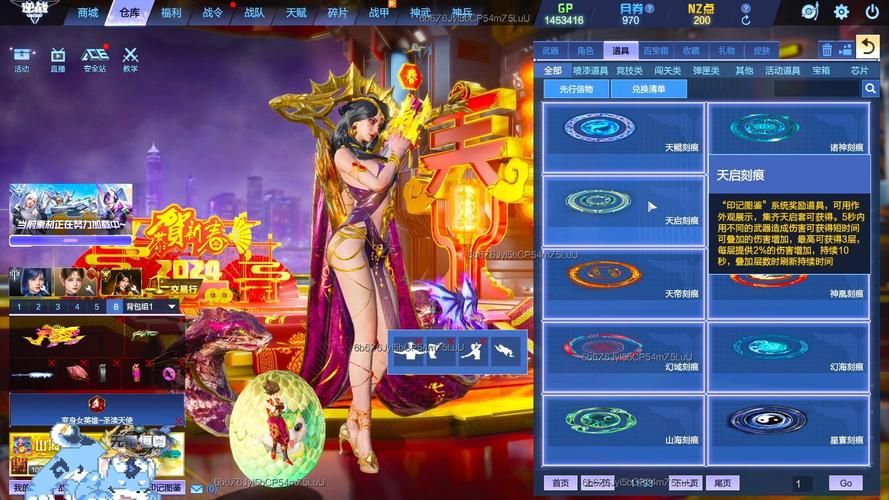Switch to the 角色 character tab
Viewport: 889px width, 500px height.
(585, 50)
